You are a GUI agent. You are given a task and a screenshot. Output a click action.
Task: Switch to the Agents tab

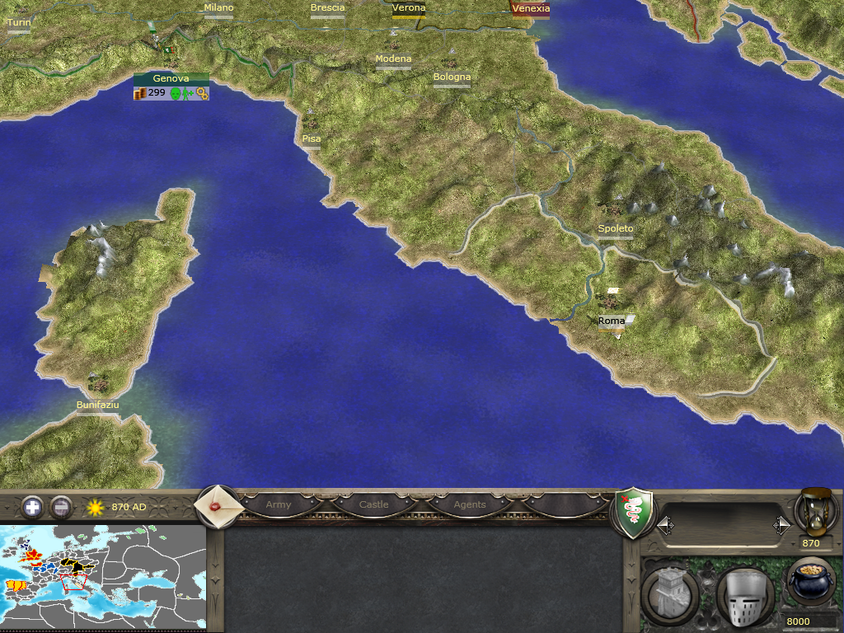click(469, 506)
